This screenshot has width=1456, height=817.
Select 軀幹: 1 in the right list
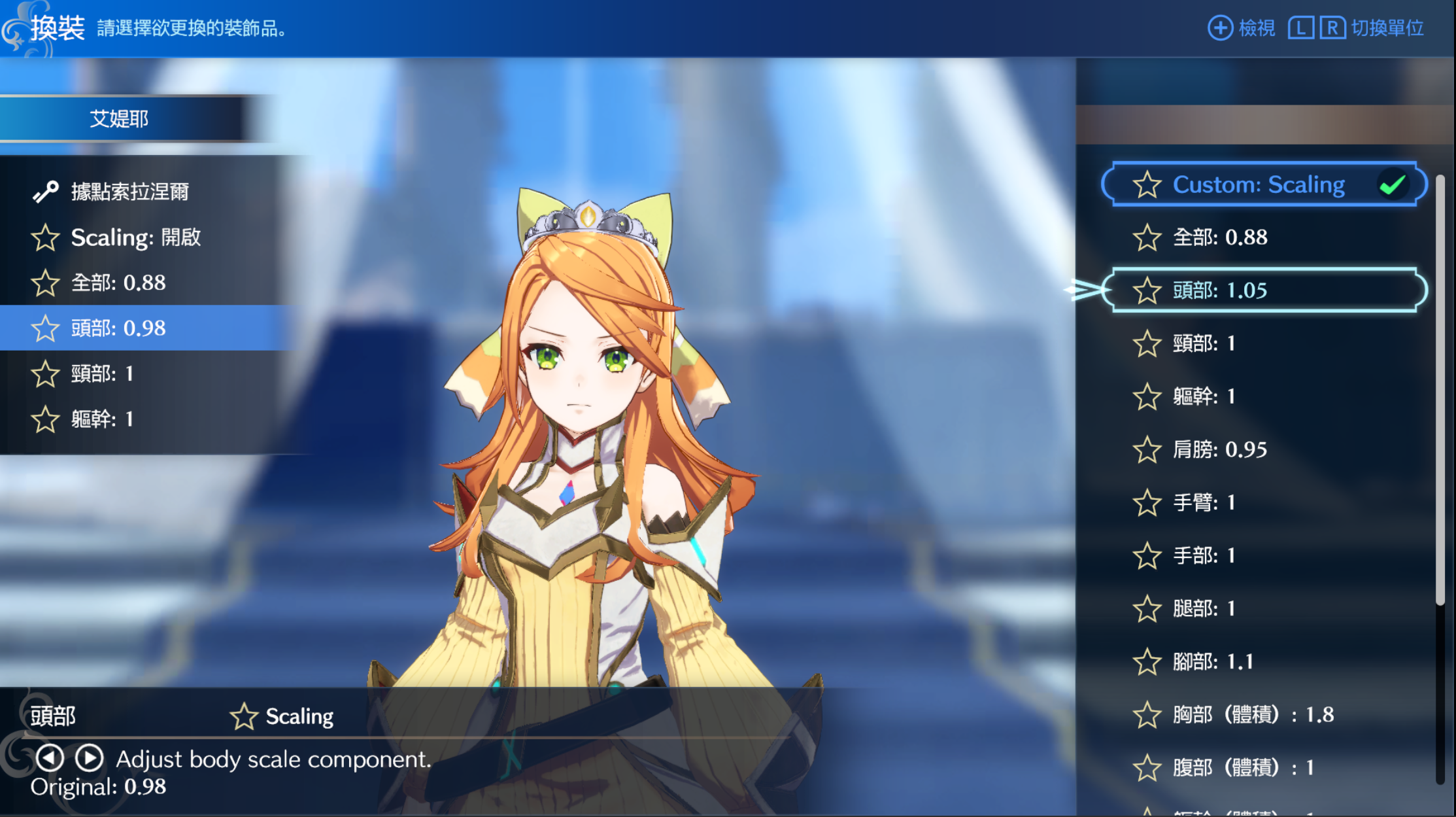tap(1203, 396)
